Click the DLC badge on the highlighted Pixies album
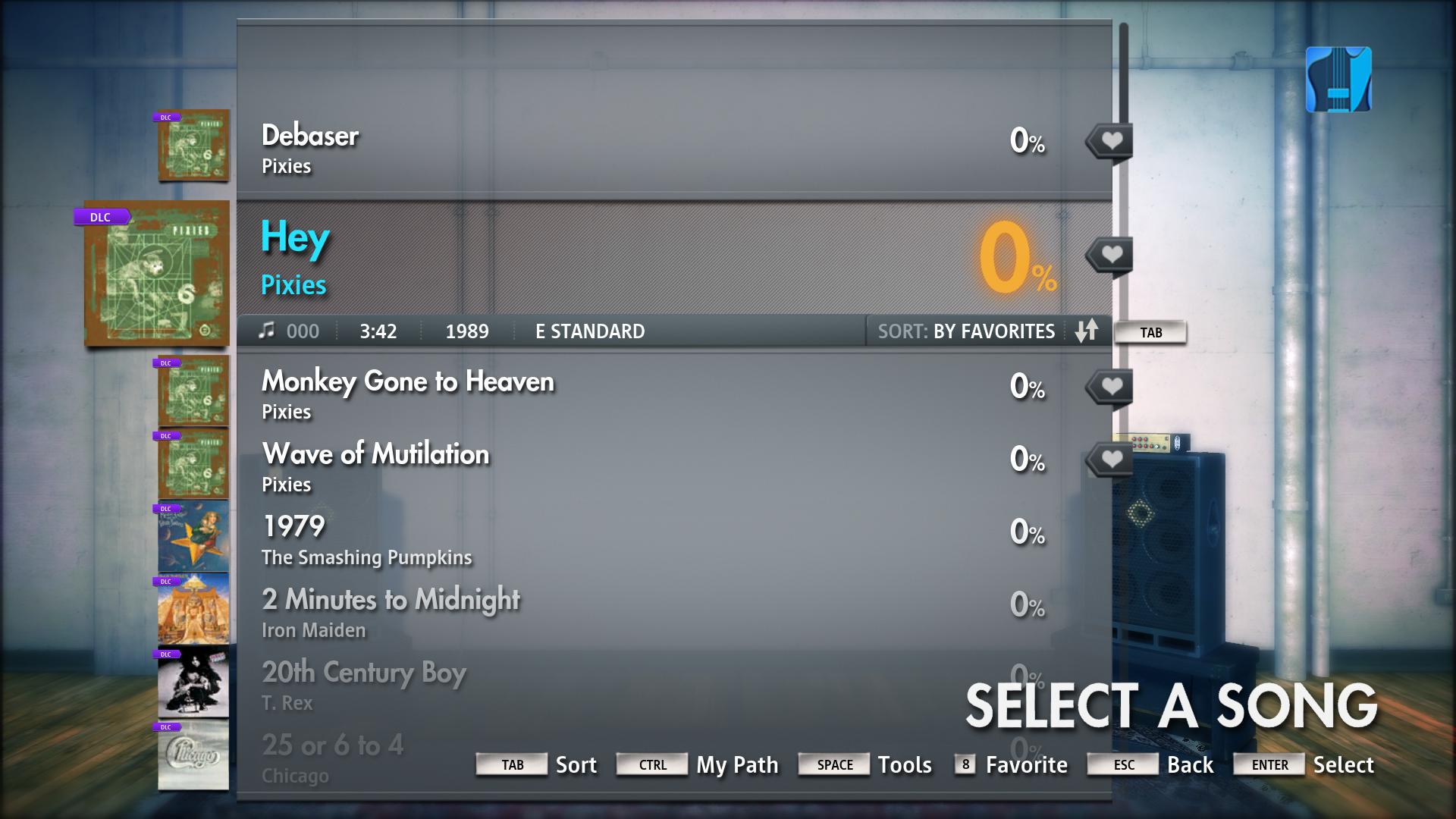This screenshot has height=819, width=1456. [99, 217]
